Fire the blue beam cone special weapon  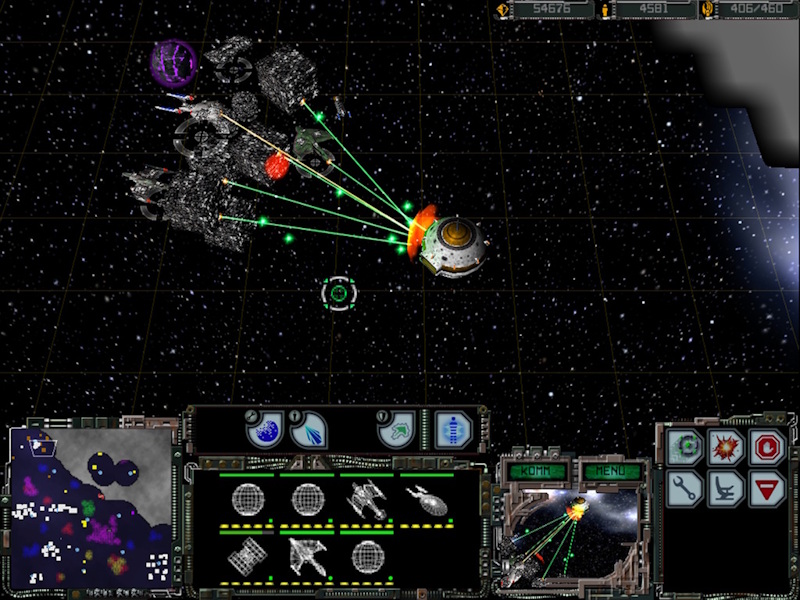[x=308, y=429]
